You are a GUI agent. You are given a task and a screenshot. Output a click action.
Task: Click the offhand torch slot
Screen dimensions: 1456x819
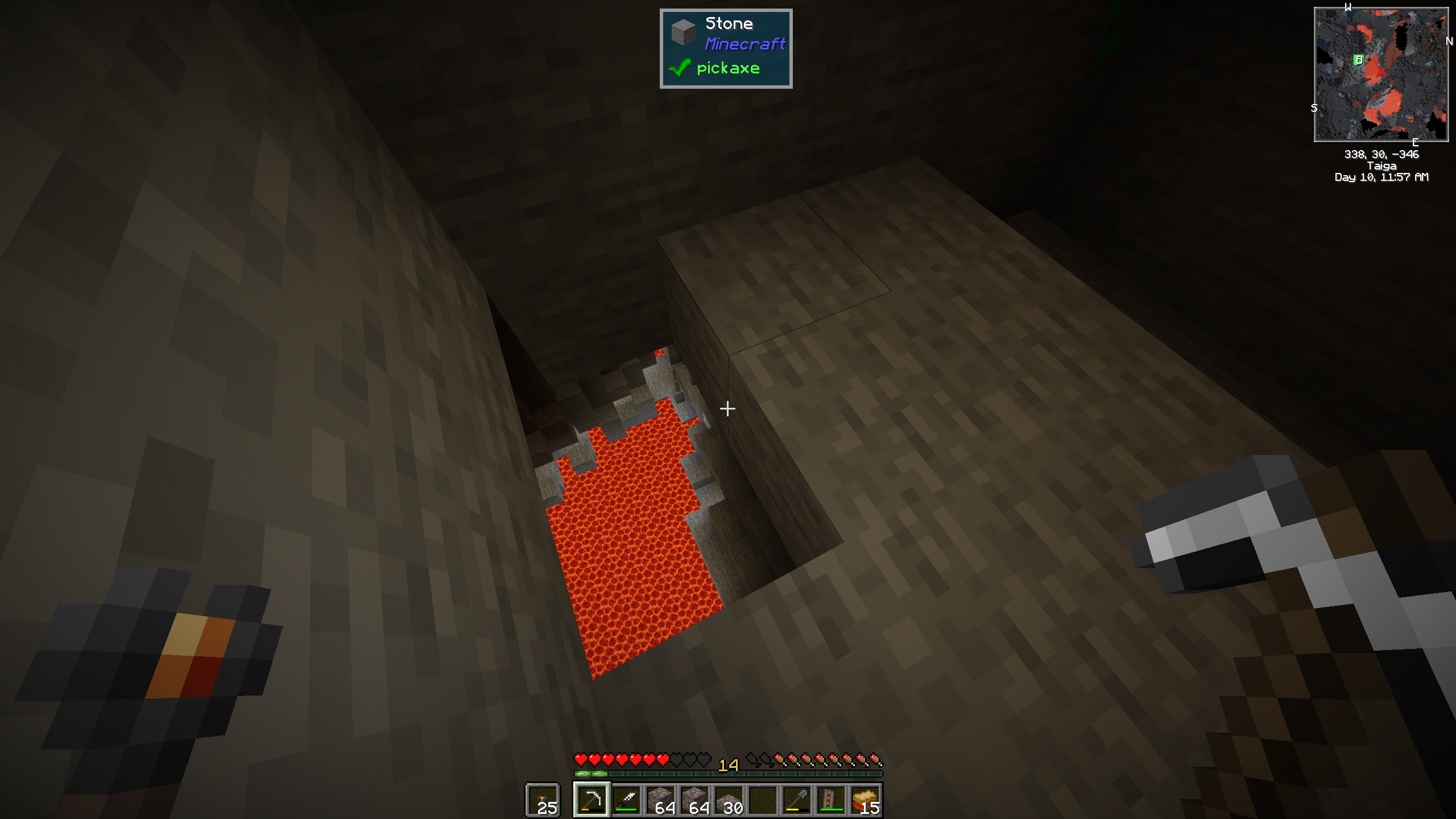point(543,800)
